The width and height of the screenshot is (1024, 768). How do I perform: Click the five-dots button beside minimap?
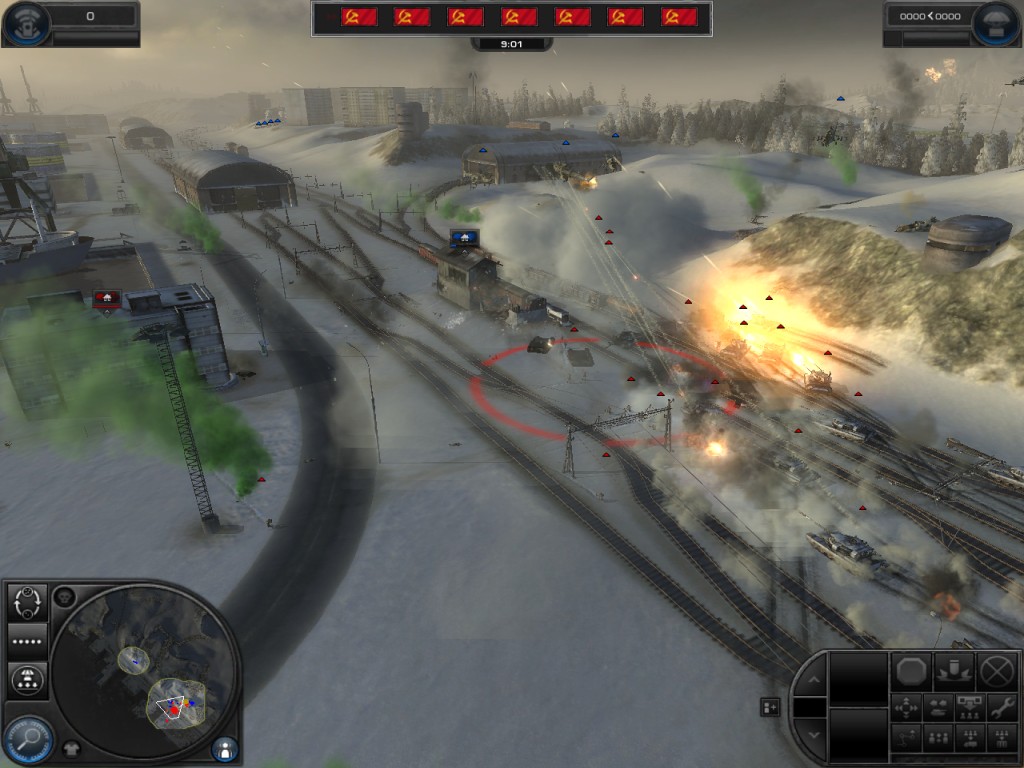(x=28, y=640)
